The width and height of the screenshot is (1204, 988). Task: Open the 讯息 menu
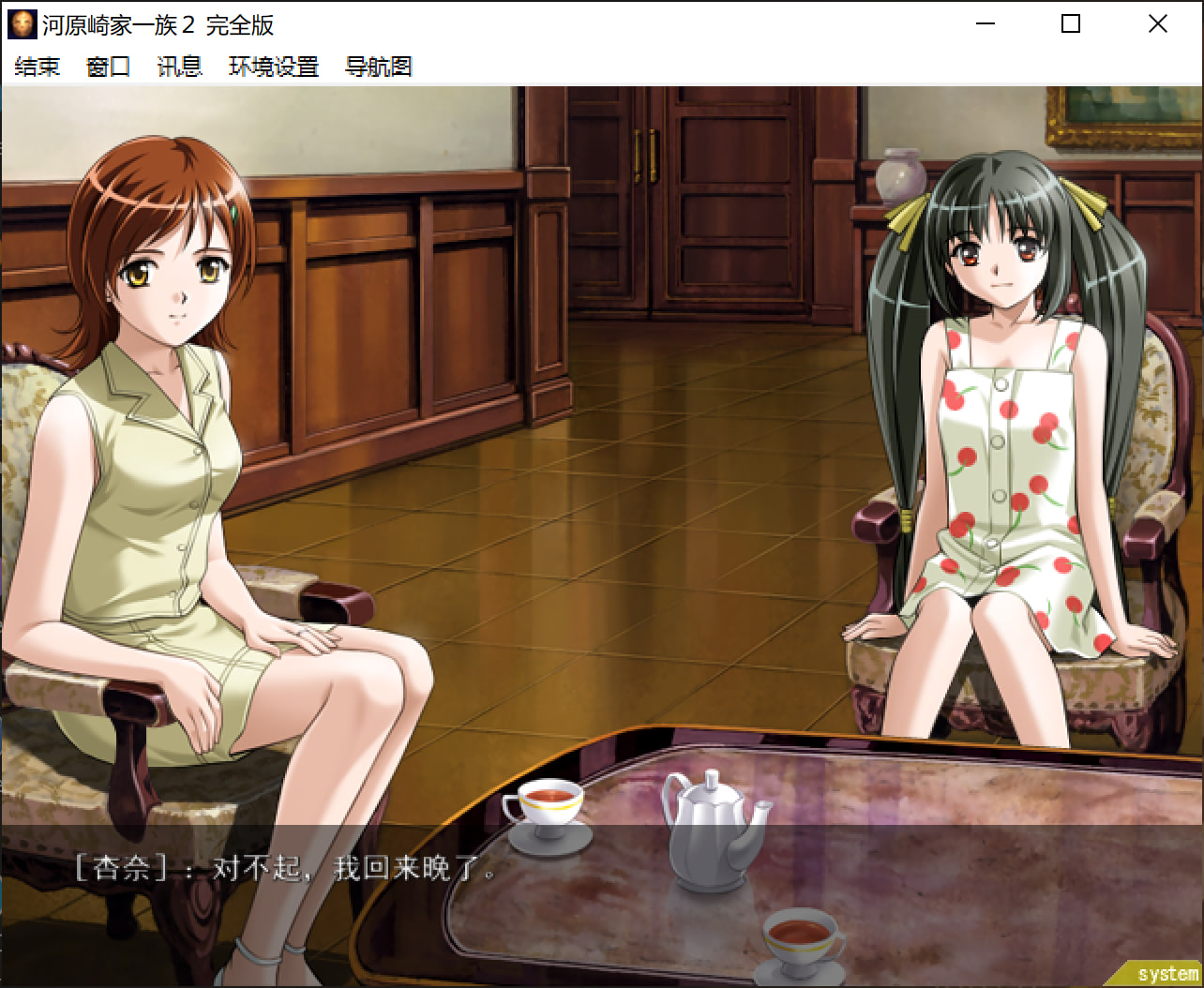coord(179,67)
